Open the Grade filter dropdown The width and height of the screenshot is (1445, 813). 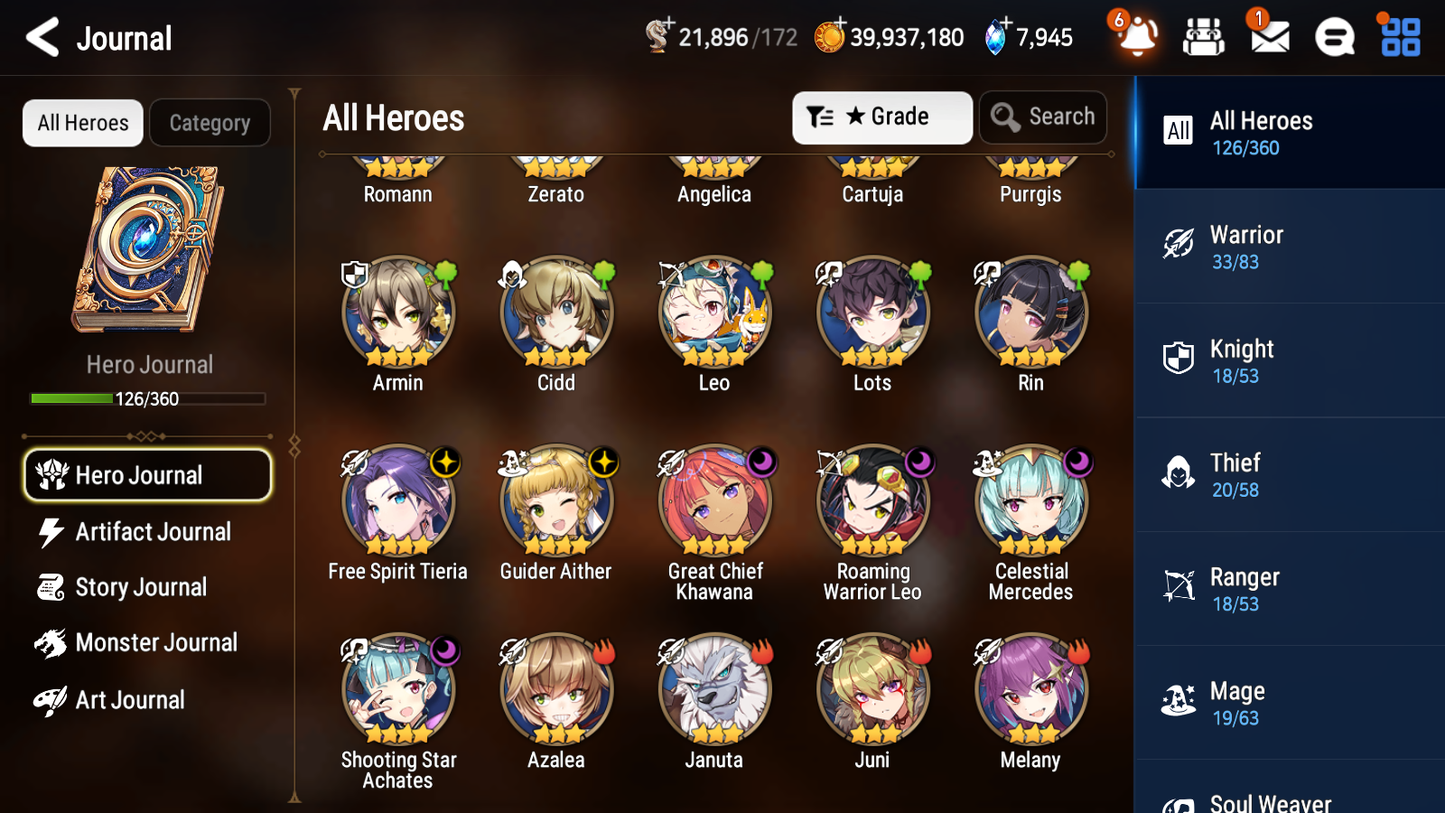(x=882, y=117)
